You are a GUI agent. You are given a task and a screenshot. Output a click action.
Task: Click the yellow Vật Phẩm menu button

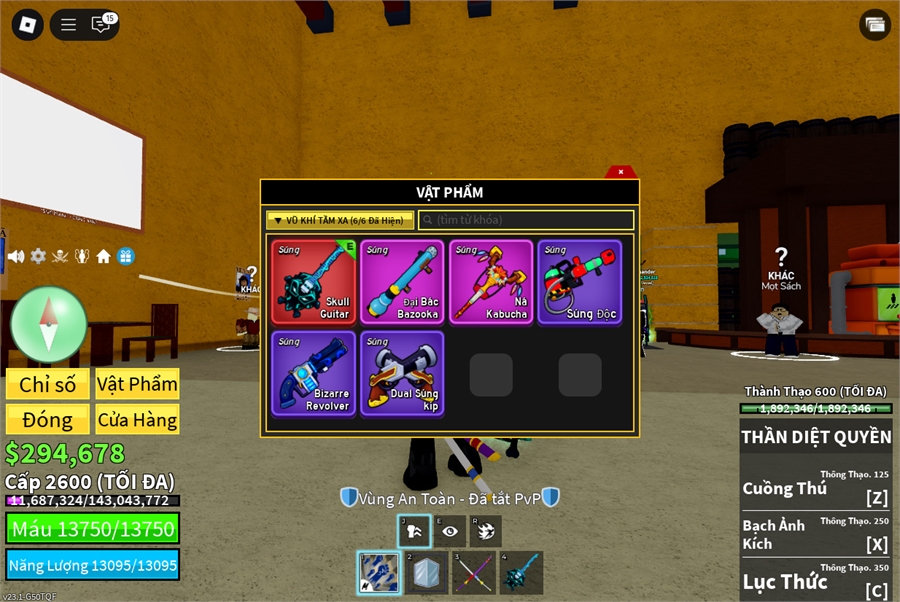[137, 385]
